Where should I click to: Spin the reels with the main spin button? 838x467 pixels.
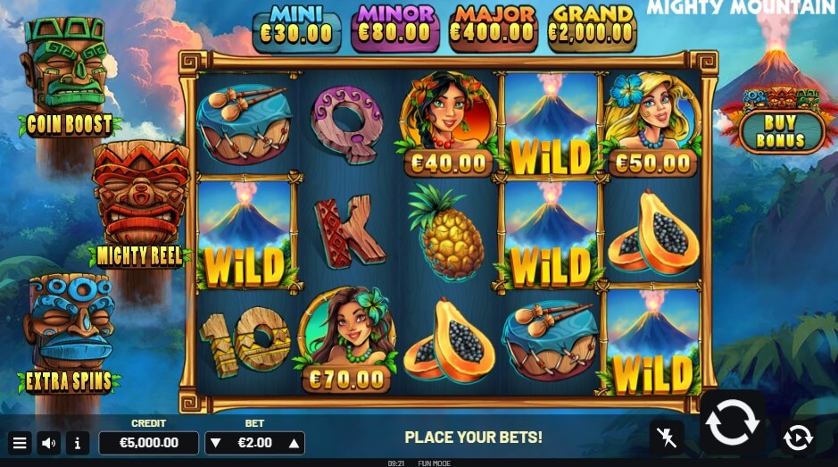(x=733, y=422)
